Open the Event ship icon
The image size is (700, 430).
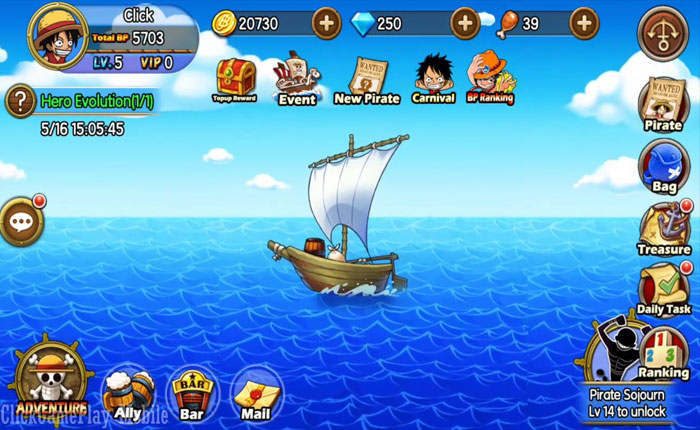tap(297, 77)
